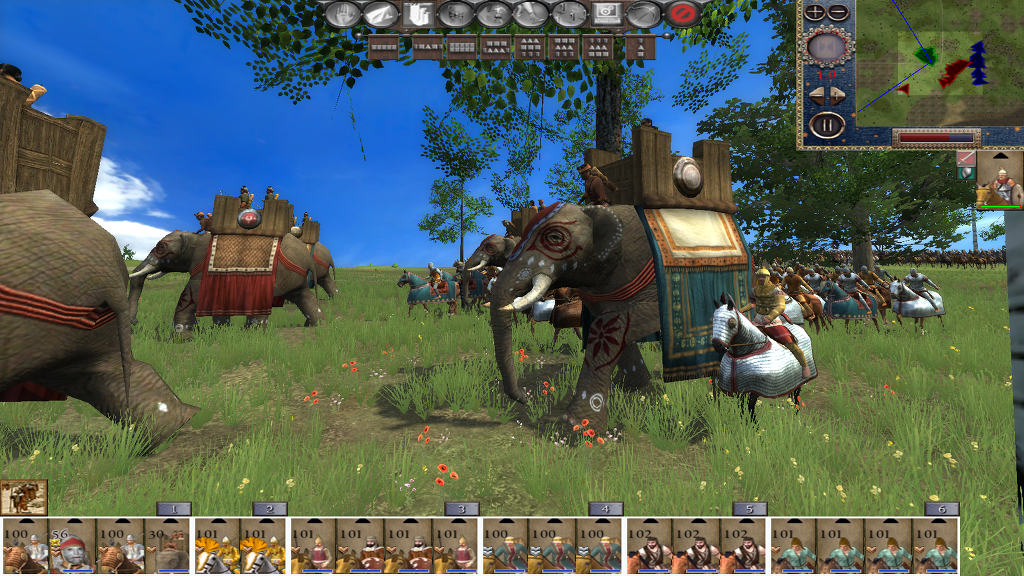Decrease the game speed arrow
Screen dimensions: 1024x576
815,96
